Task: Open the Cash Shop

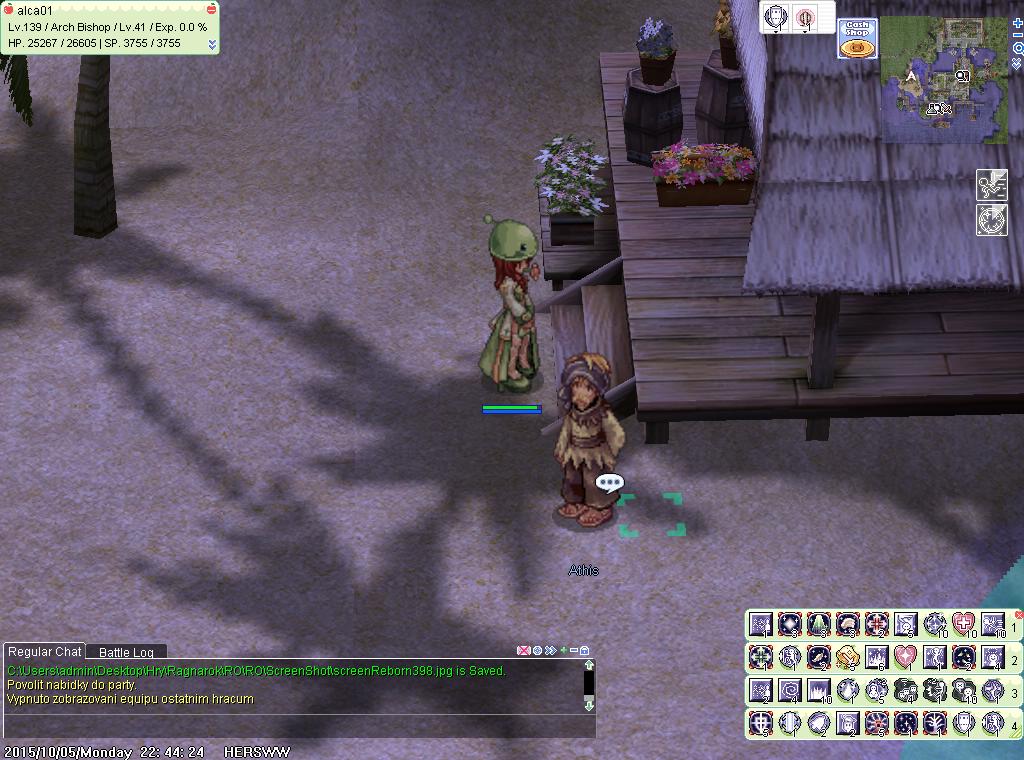Action: click(857, 39)
